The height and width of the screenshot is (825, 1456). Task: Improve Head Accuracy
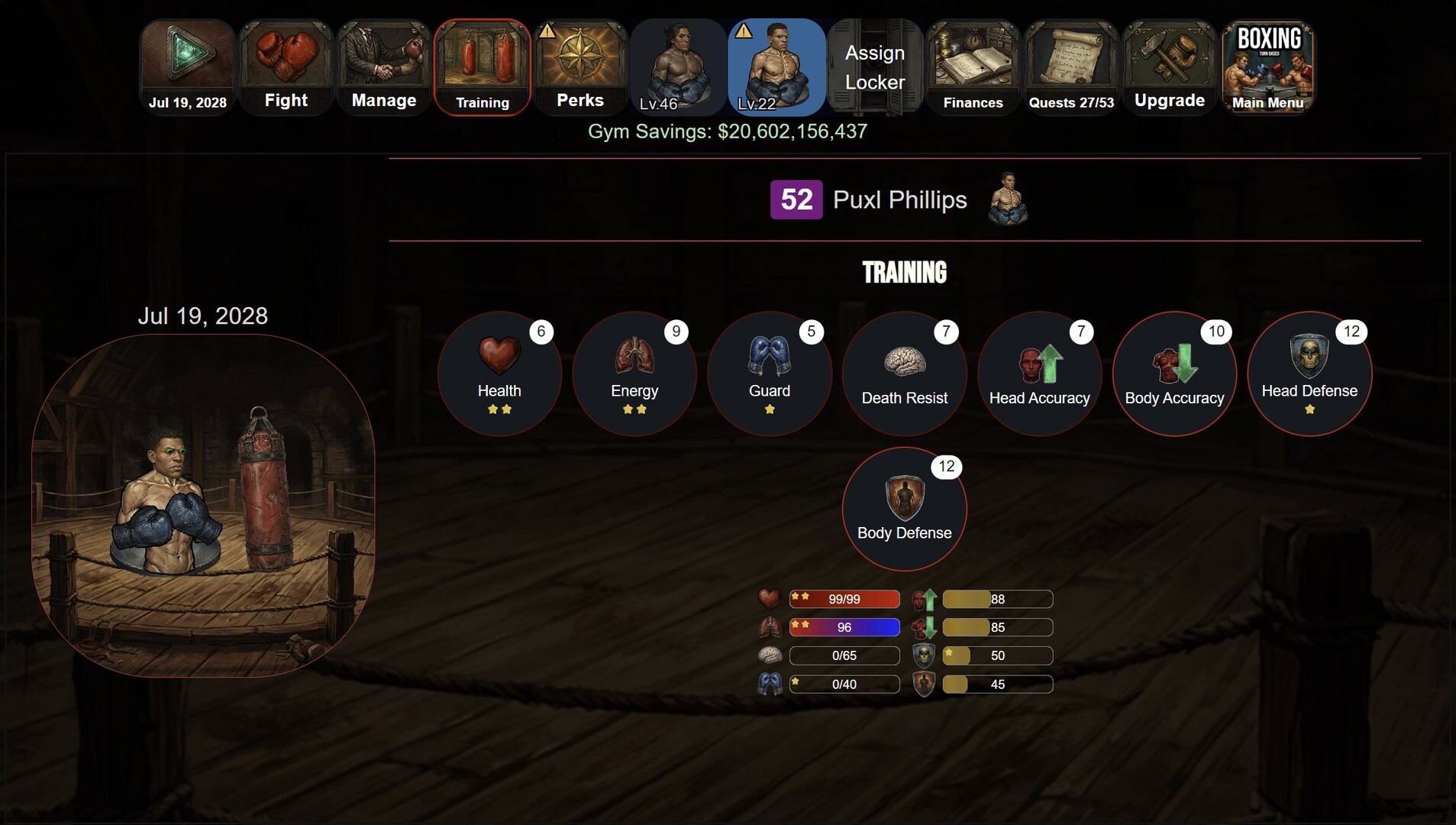1039,374
